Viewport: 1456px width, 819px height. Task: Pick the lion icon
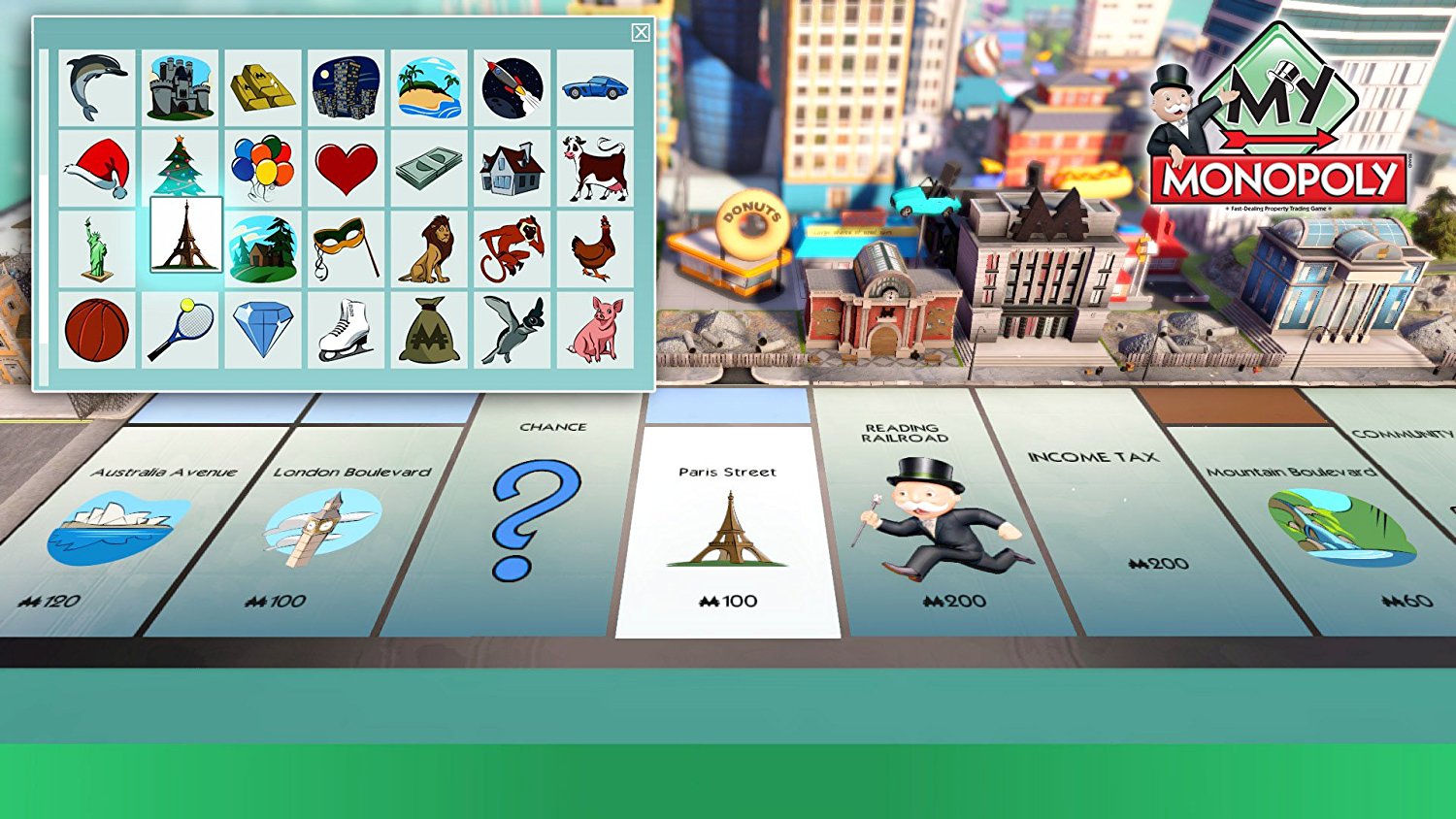coord(429,246)
